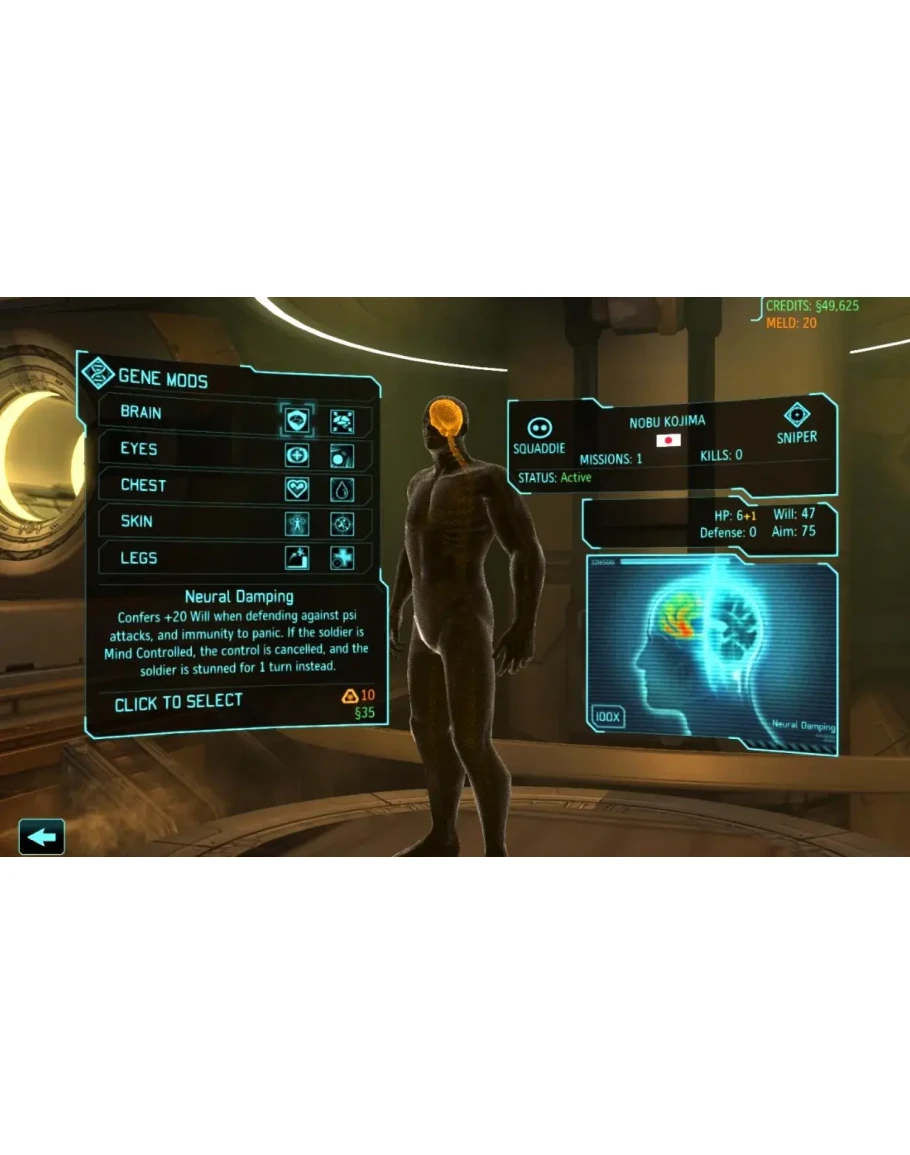Open the Eyes gene mod row
Viewport: 910px width, 1155px height.
[x=139, y=449]
